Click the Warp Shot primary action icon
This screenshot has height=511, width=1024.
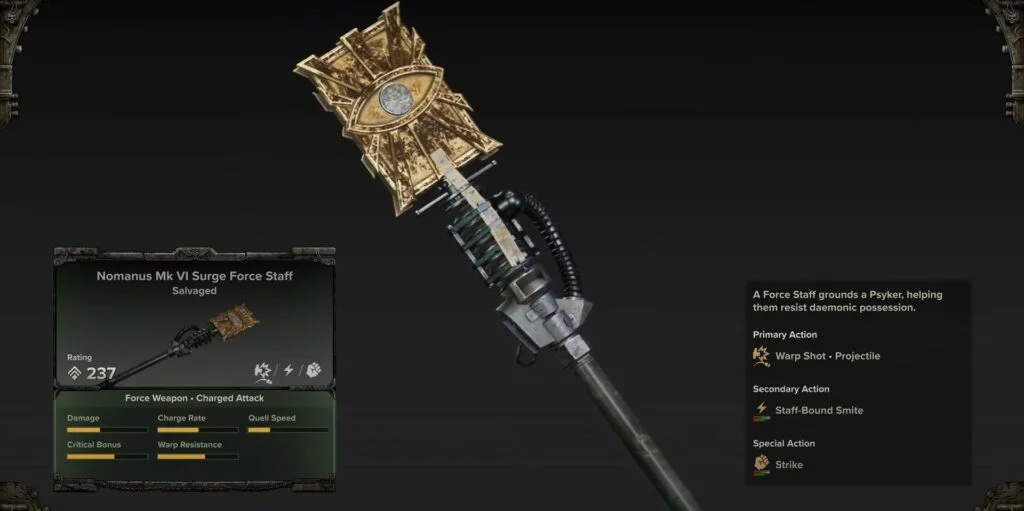coord(762,355)
